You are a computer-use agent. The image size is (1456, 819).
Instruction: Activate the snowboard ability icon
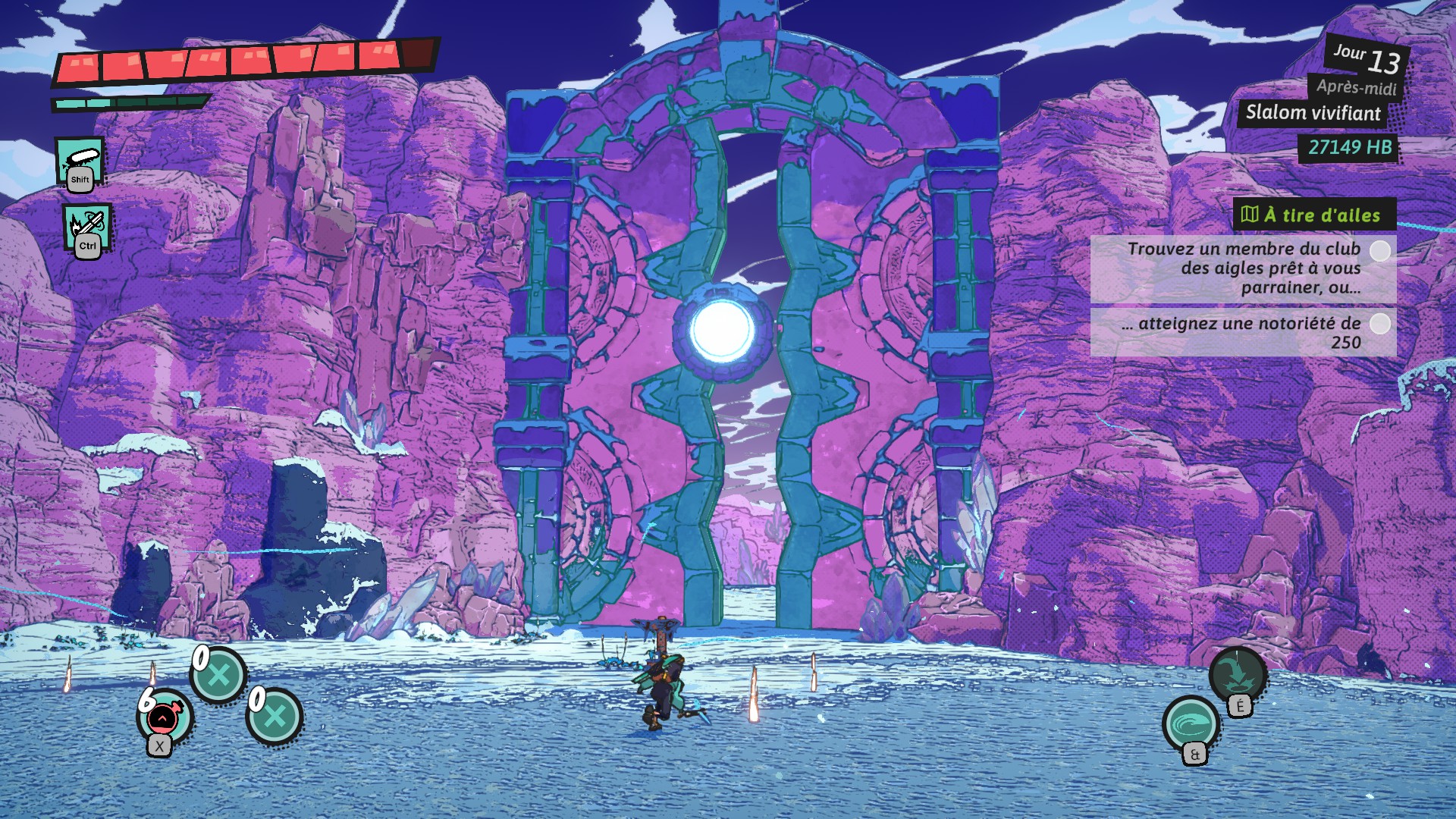tap(80, 160)
